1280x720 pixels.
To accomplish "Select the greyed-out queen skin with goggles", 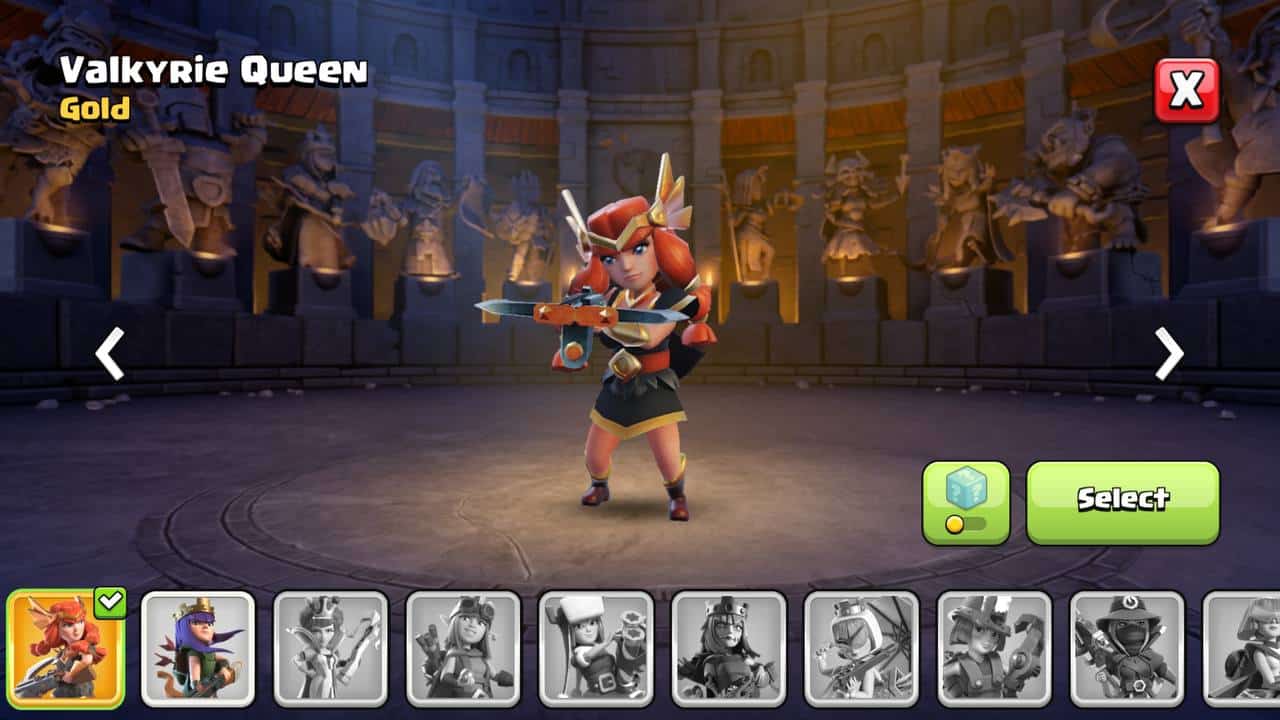I will [x=463, y=649].
